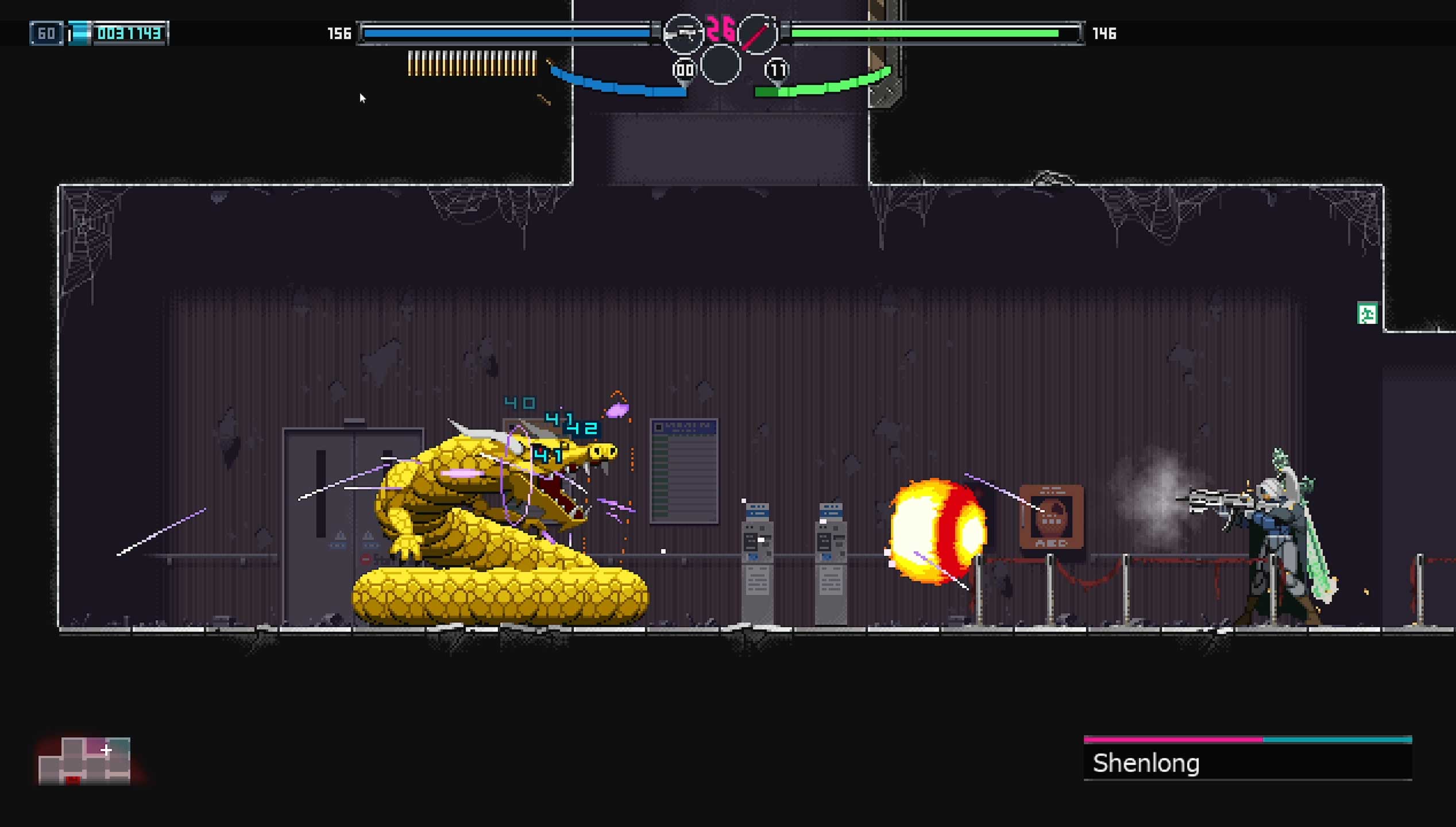The image size is (1456, 827).
Task: Select the red sword weapon icon
Action: pos(756,34)
